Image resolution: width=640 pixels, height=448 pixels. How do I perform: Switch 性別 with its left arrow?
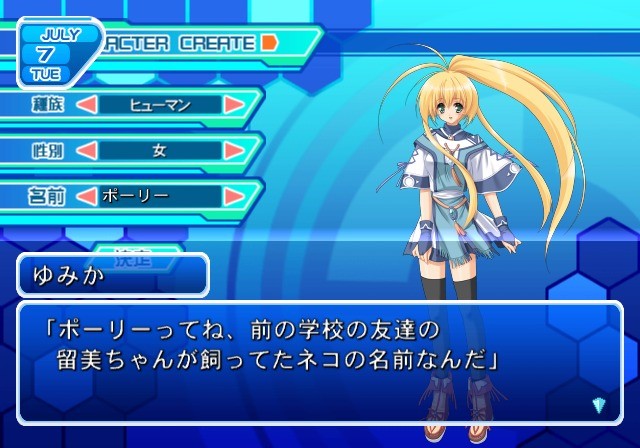point(87,150)
